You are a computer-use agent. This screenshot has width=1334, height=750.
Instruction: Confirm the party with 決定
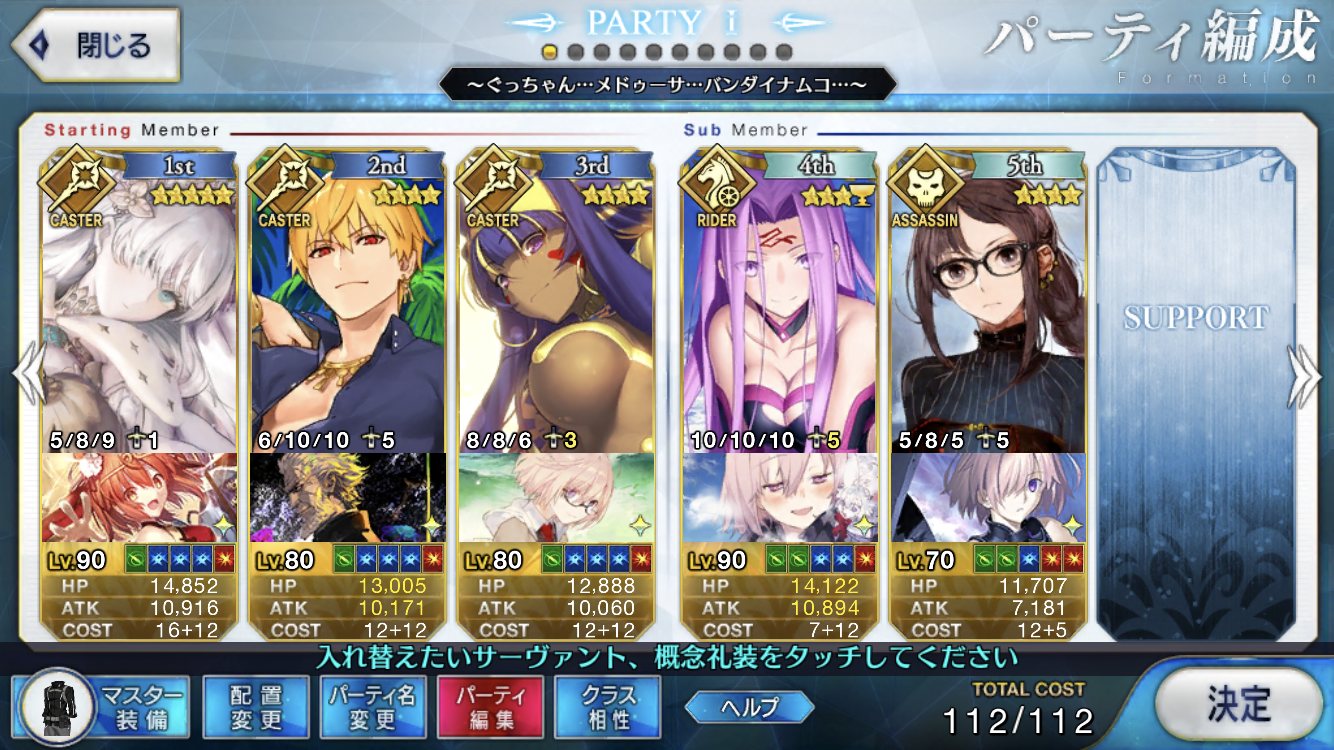[x=1238, y=704]
